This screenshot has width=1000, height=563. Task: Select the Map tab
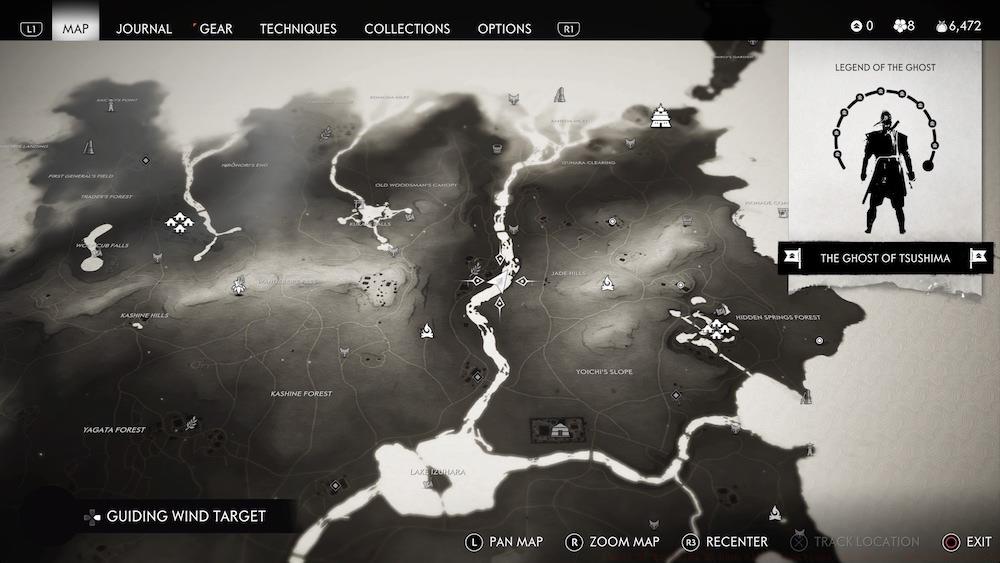pos(76,28)
